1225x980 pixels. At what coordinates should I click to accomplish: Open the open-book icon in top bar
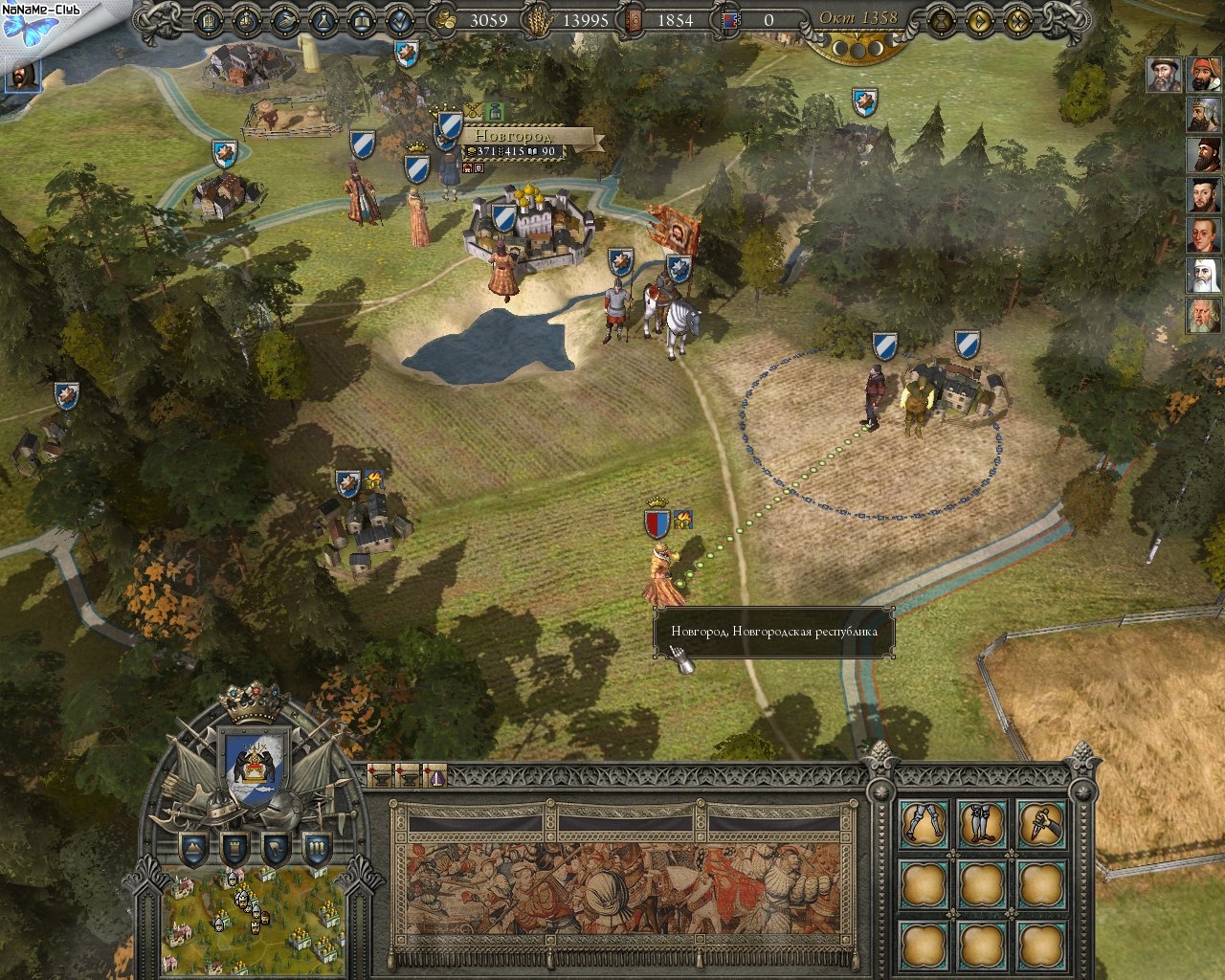tap(362, 19)
